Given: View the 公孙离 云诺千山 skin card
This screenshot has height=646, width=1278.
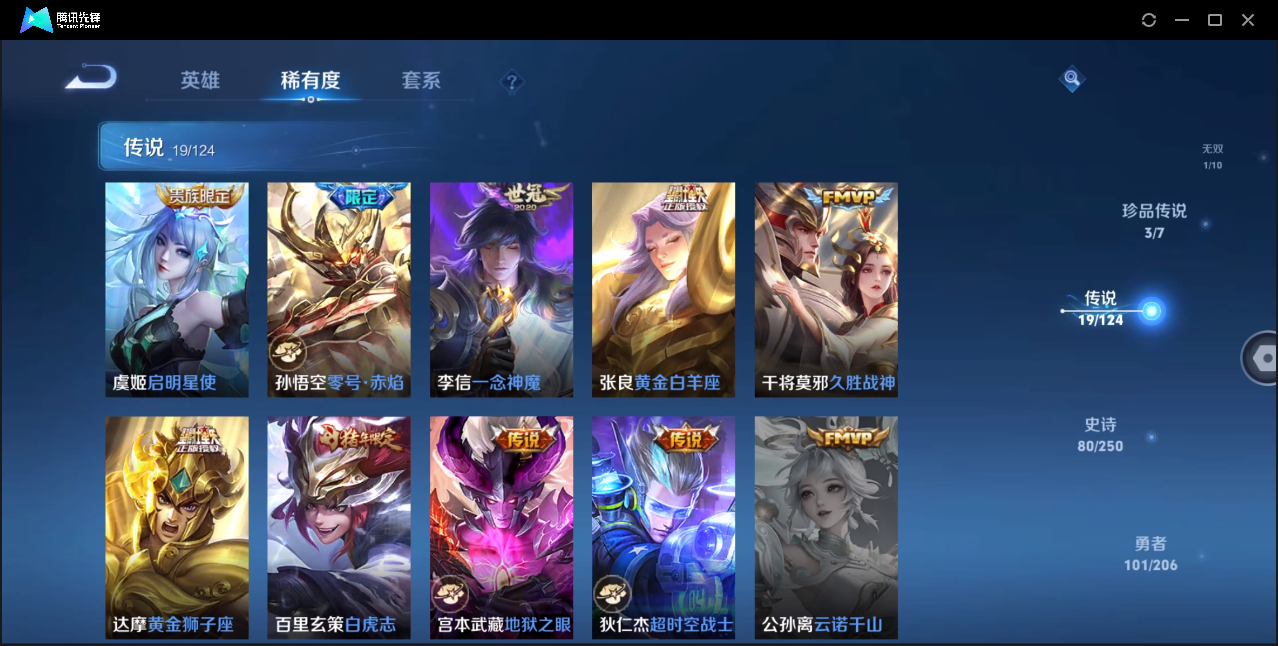Looking at the screenshot, I should coord(826,527).
